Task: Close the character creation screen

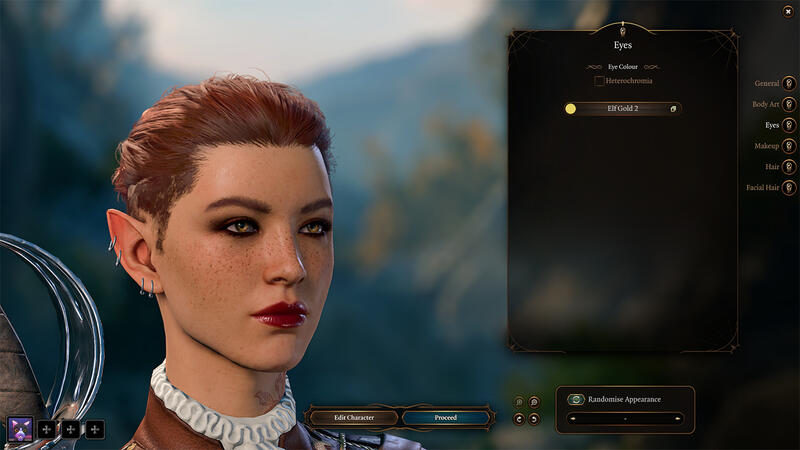Action: 788,11
